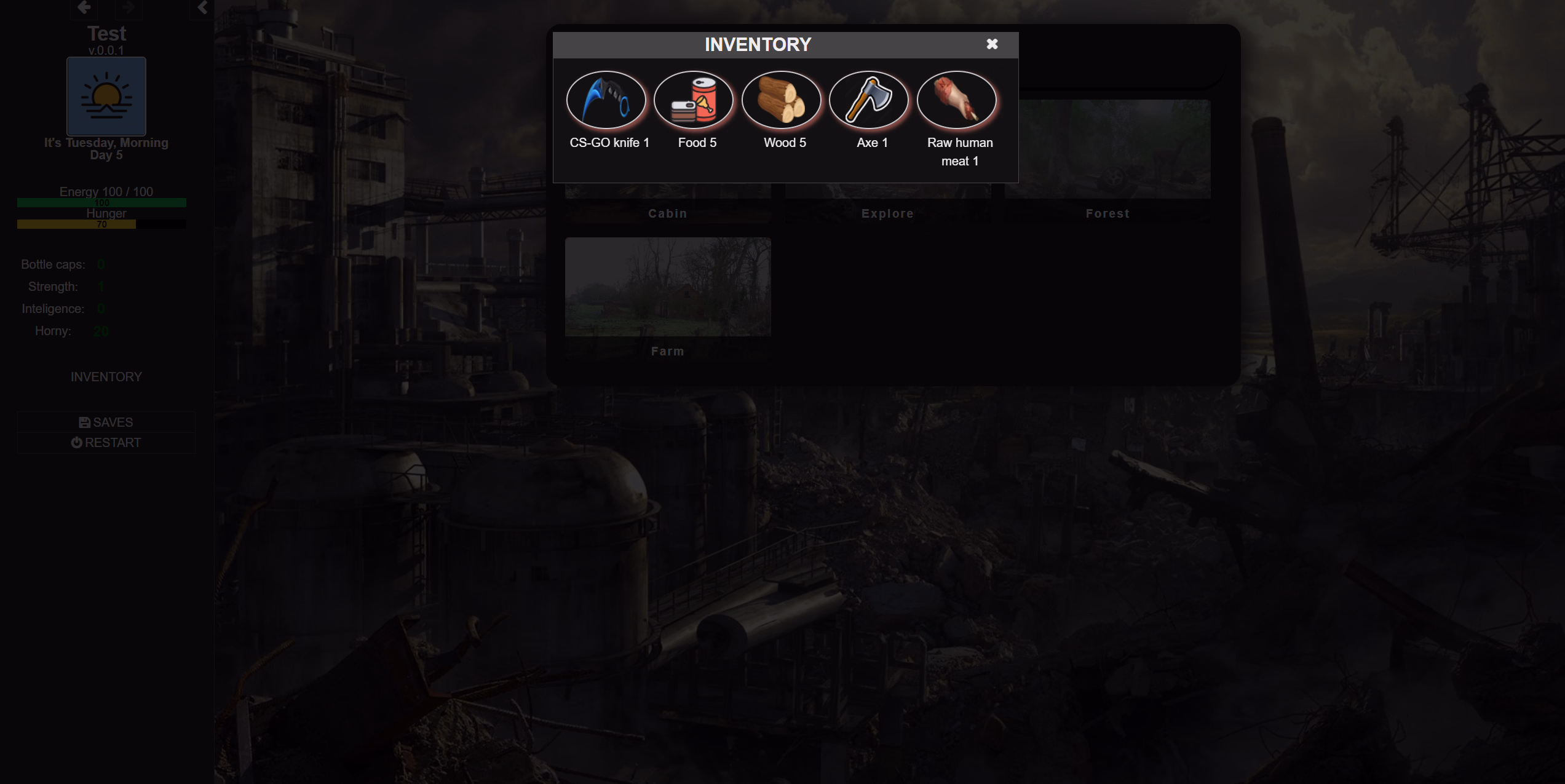The width and height of the screenshot is (1565, 784).
Task: Open the Farm location thumbnail
Action: coord(668,287)
